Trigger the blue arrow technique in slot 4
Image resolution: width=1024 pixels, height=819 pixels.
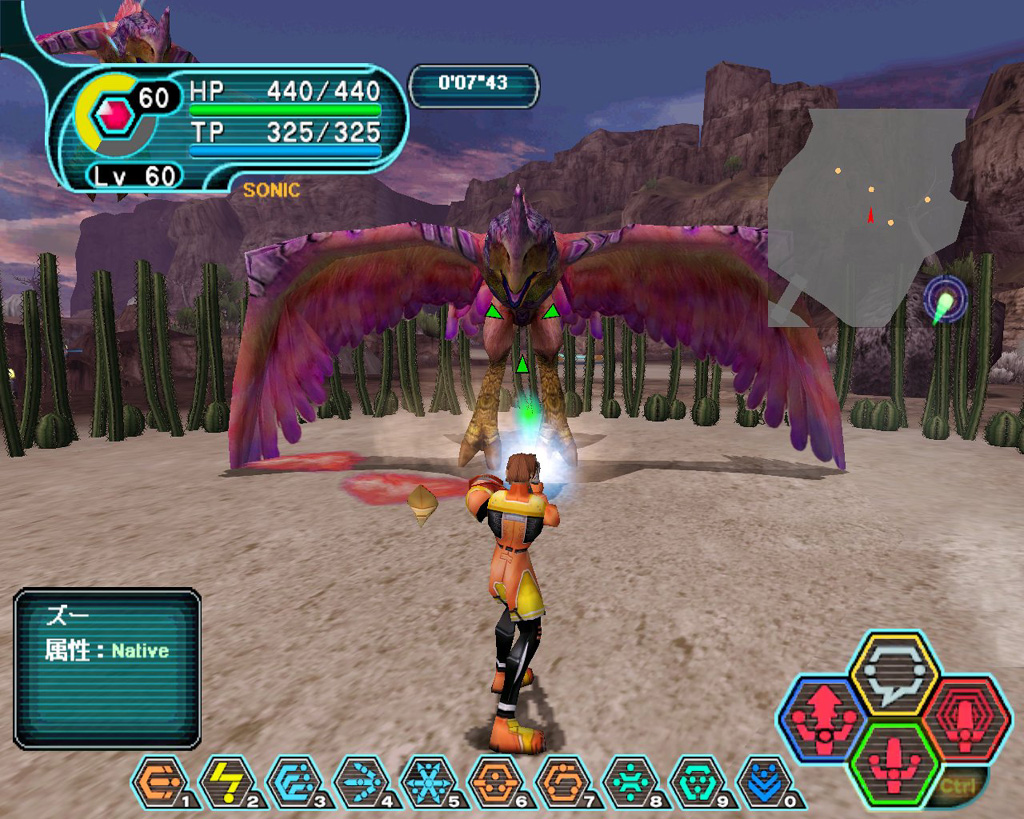coord(361,782)
